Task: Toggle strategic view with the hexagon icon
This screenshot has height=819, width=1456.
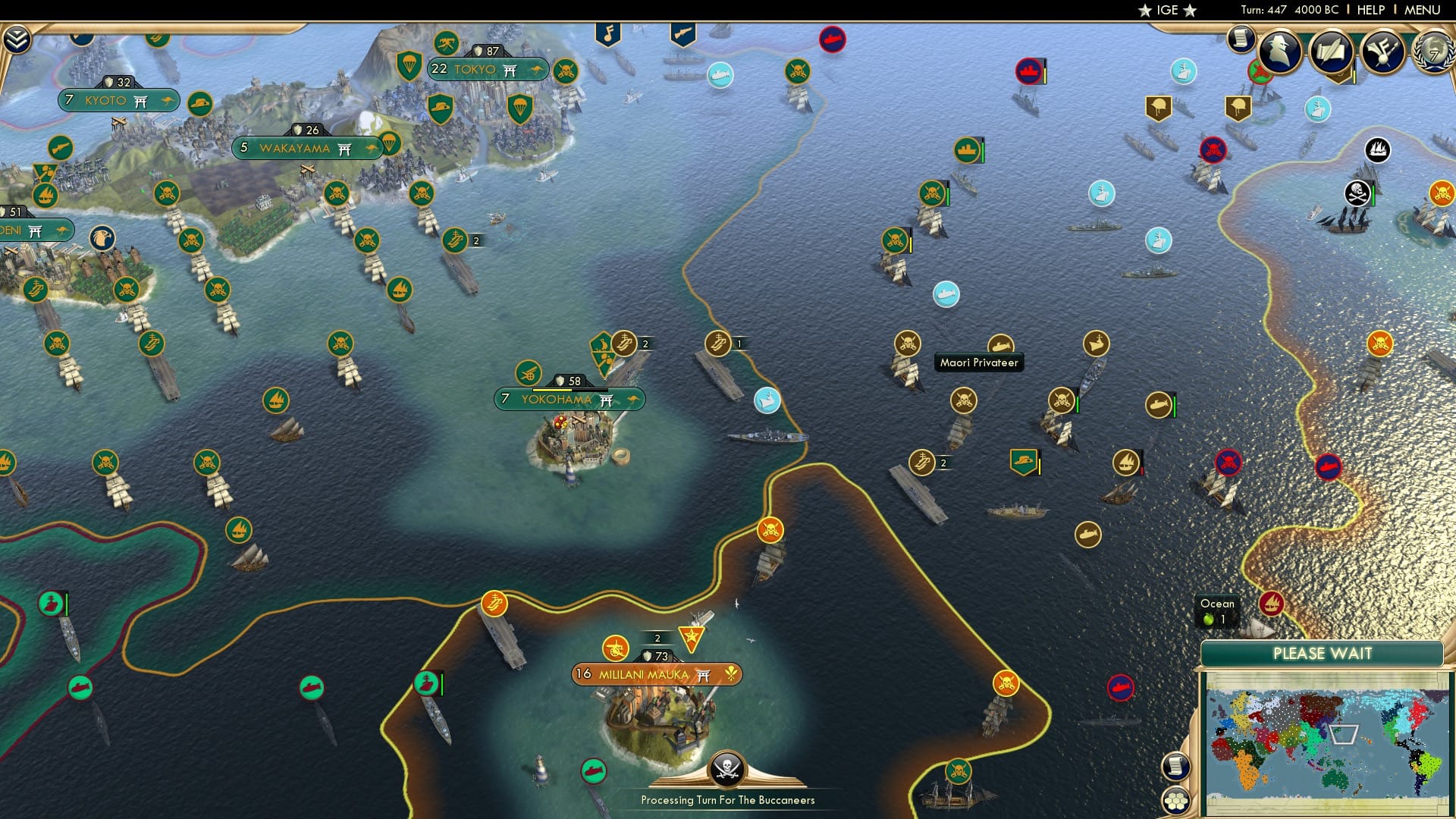Action: pyautogui.click(x=1175, y=802)
